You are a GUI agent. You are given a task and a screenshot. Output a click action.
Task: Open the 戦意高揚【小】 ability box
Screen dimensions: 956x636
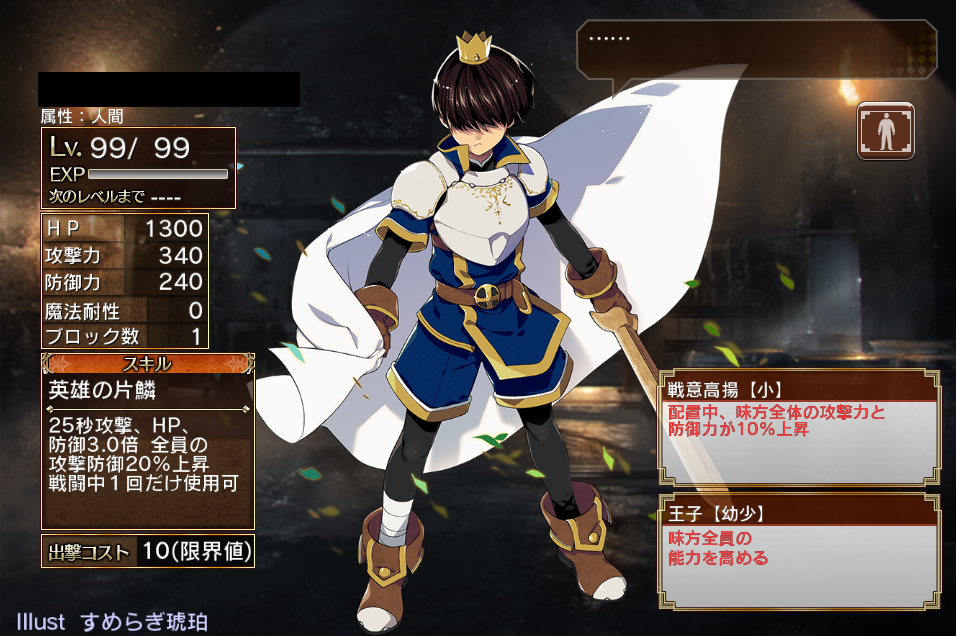(x=798, y=427)
